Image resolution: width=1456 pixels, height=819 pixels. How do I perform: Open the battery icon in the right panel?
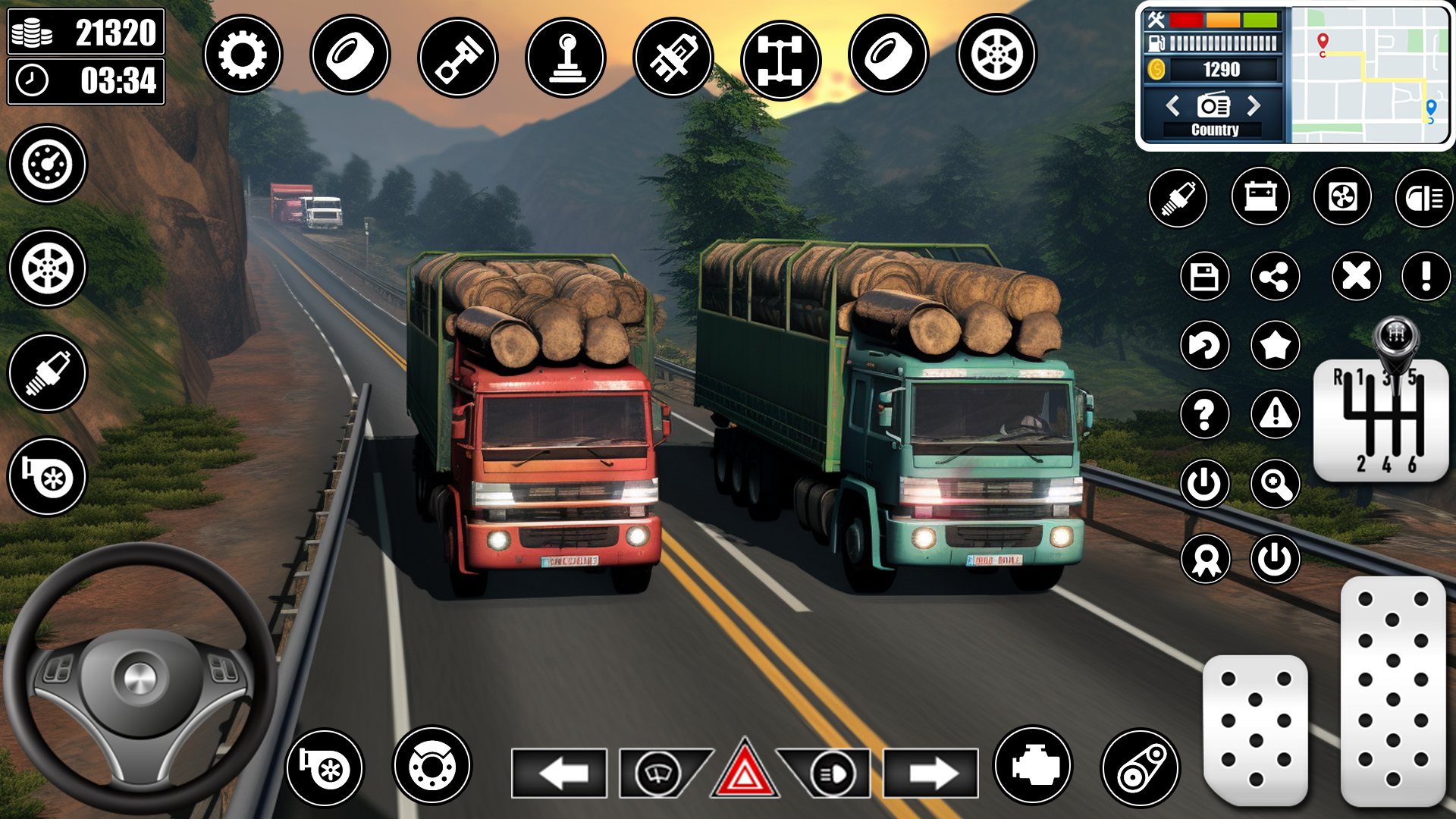coord(1262,198)
